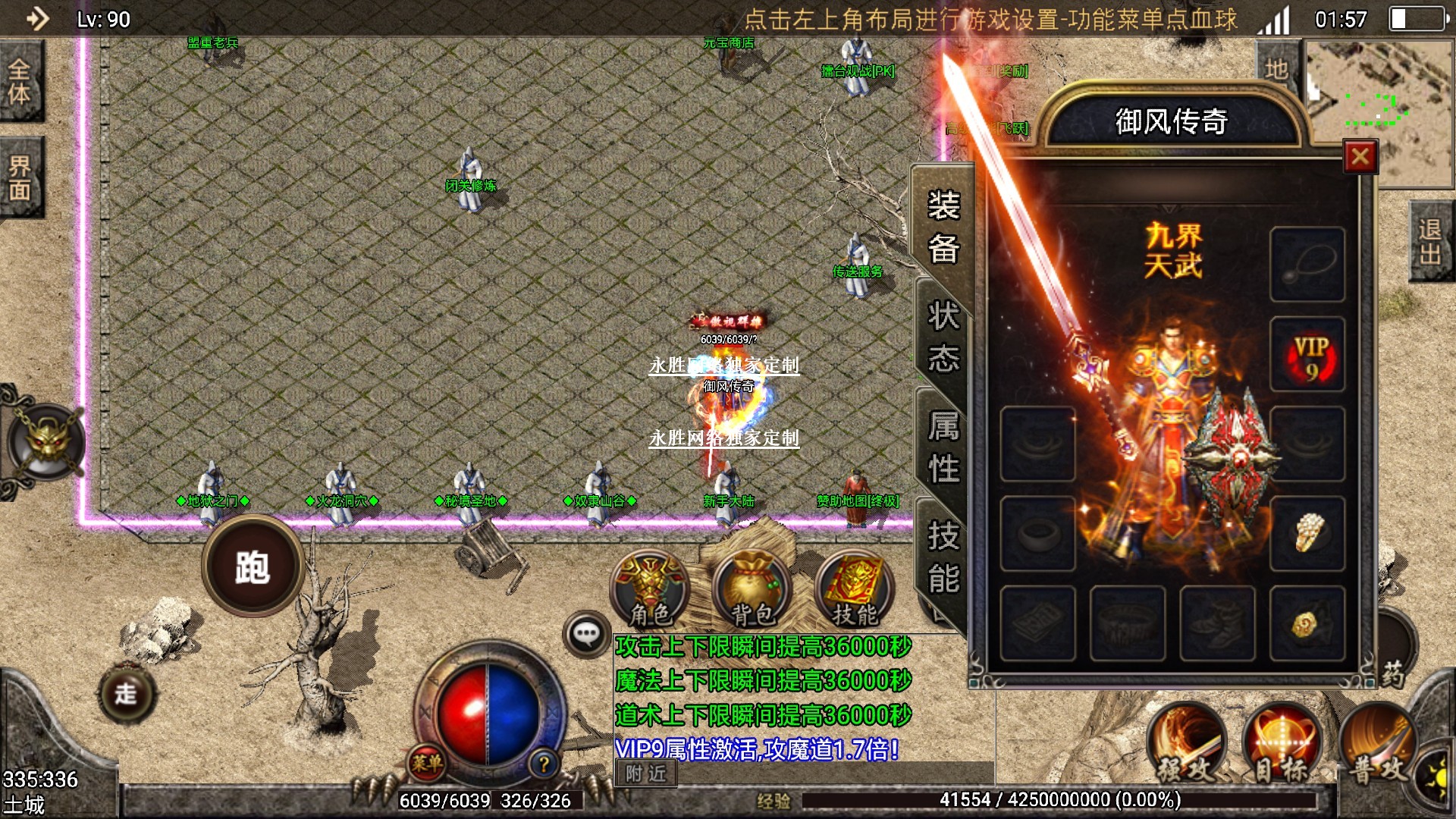
Task: Open the 背包 backpack inventory
Action: click(752, 591)
